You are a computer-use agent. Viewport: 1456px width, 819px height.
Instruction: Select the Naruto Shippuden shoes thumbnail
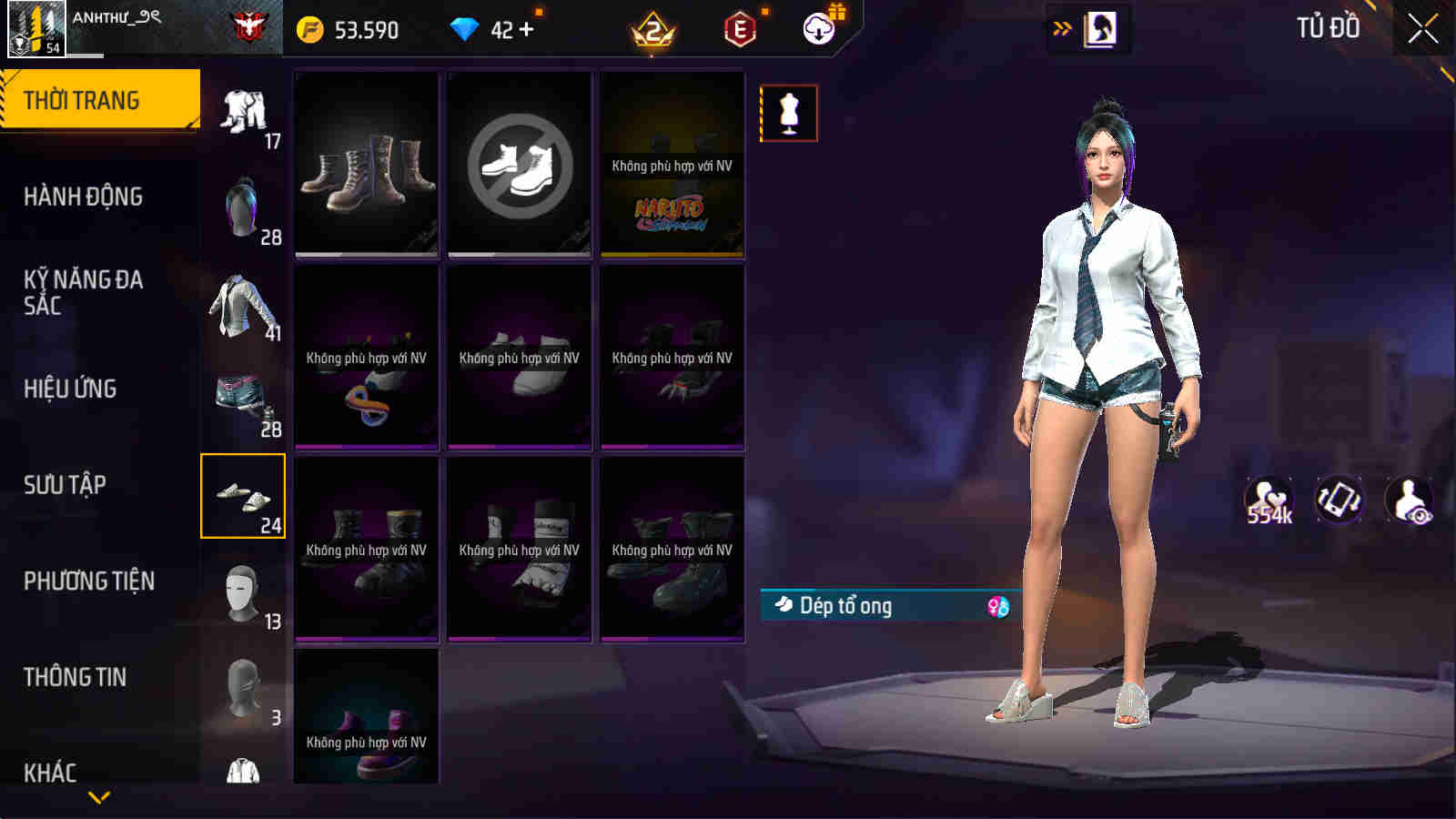click(x=672, y=164)
